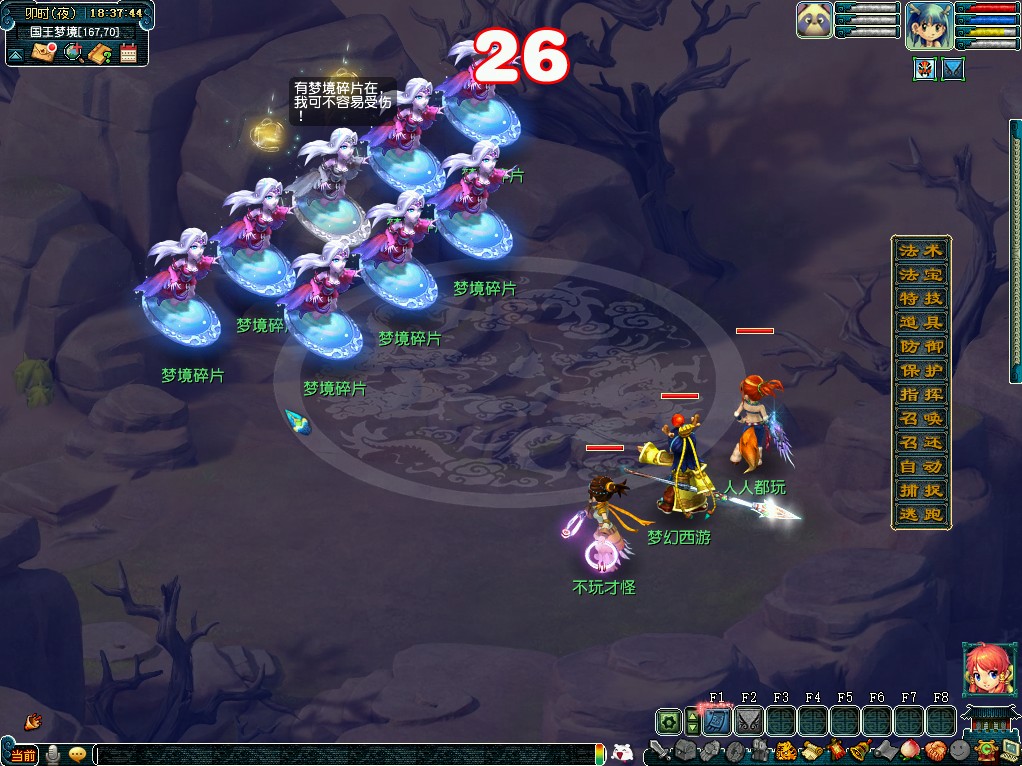Click the panda pet portrait
1022x766 pixels.
point(814,20)
